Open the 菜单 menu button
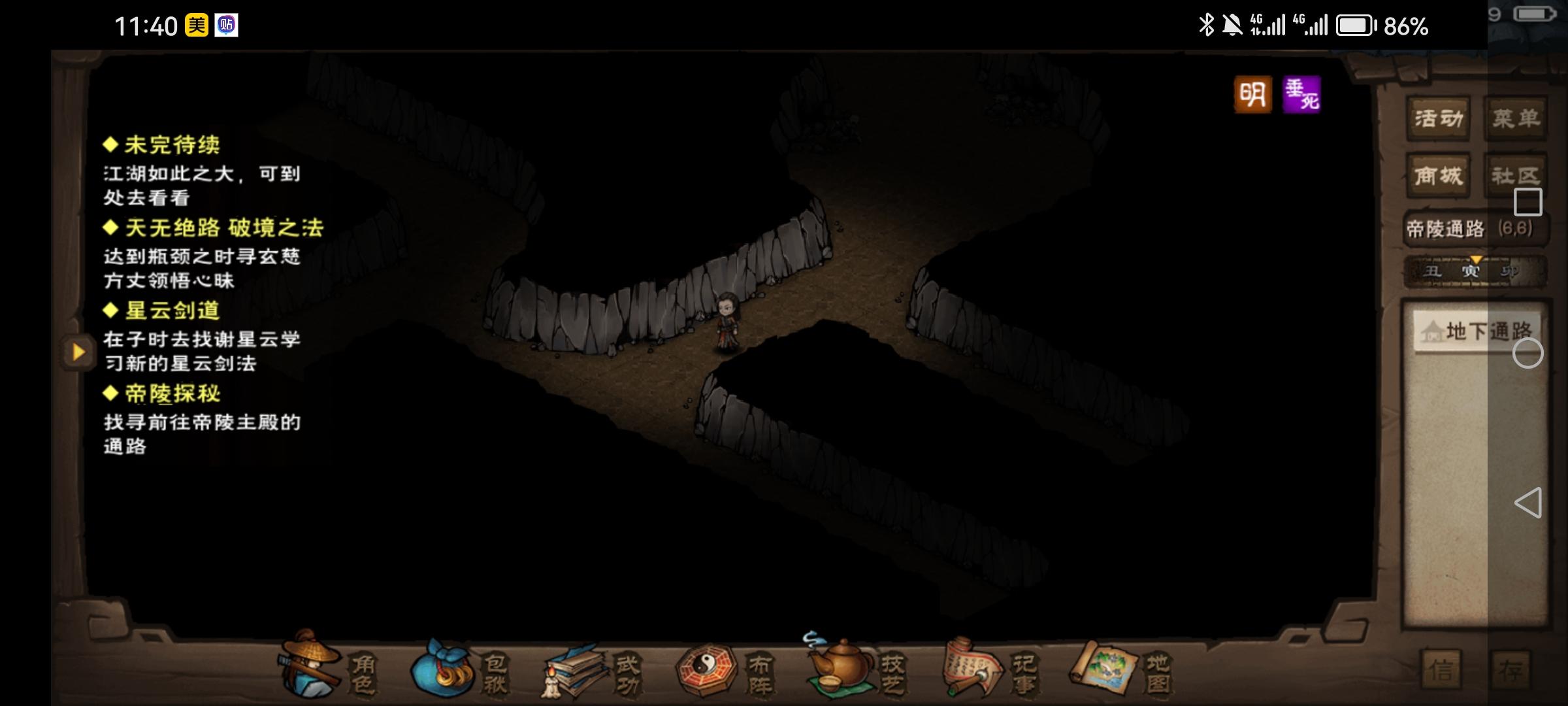The image size is (1568, 706). (x=1516, y=119)
